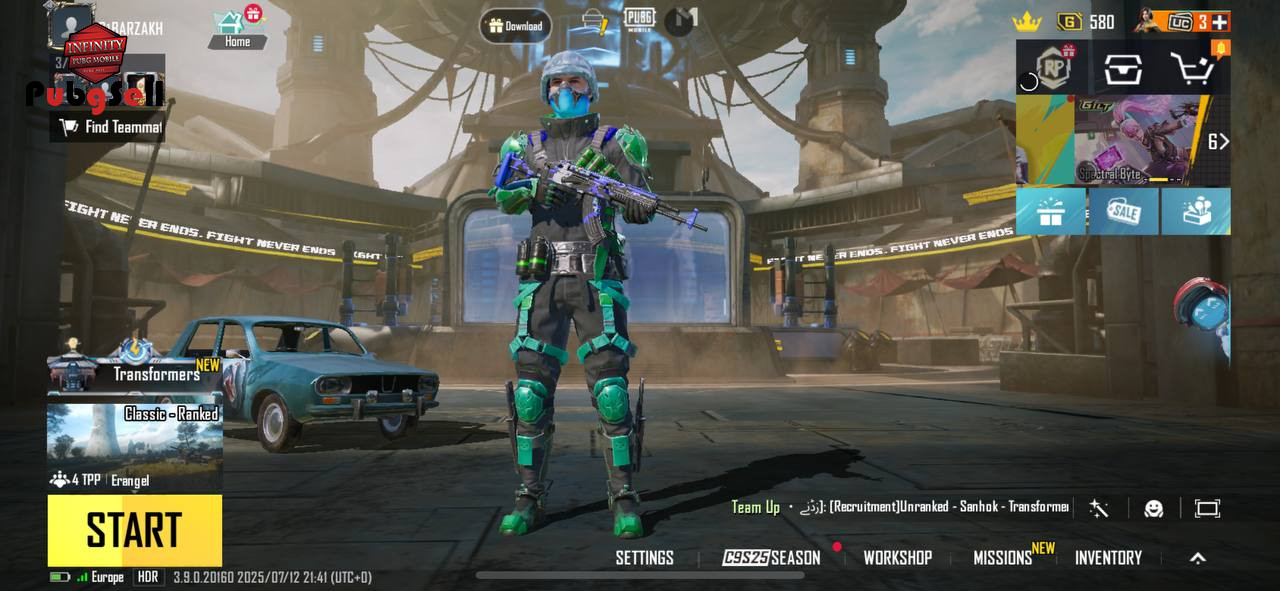Toggle the full-screen lobby view icon
The width and height of the screenshot is (1280, 591).
coord(1207,508)
